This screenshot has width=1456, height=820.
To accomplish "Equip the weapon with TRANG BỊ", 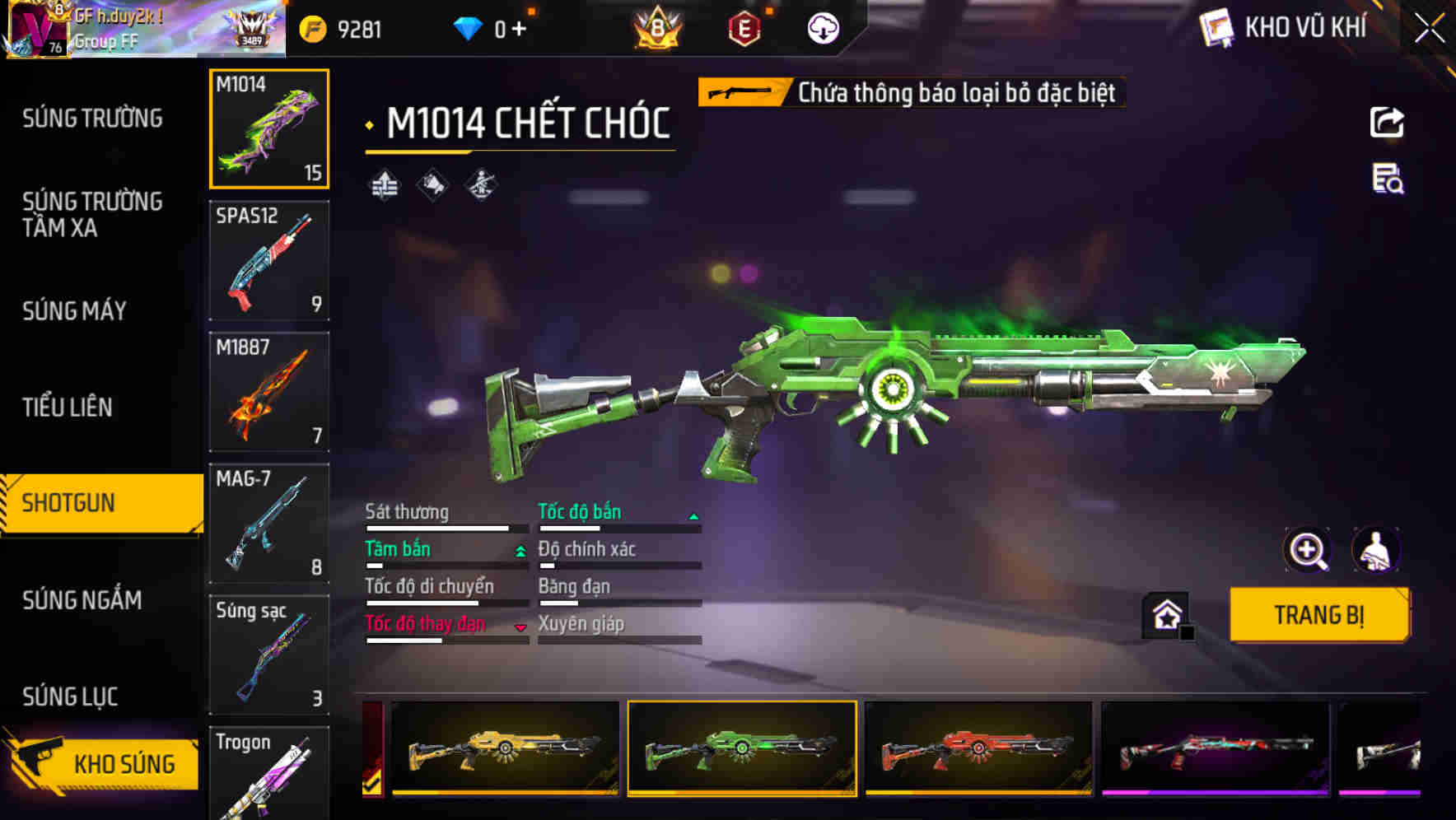I will point(1318,615).
